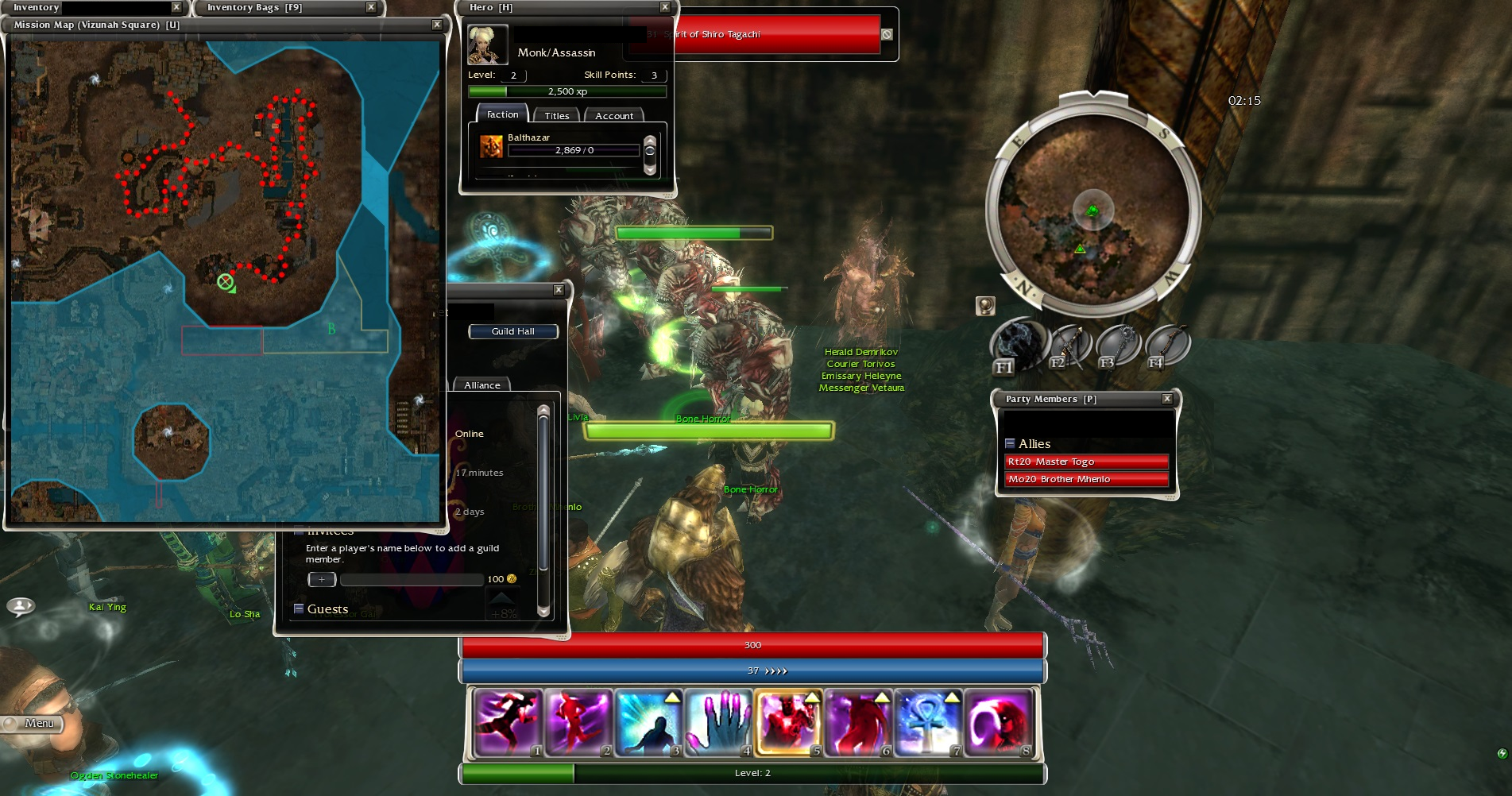Image resolution: width=1512 pixels, height=796 pixels.
Task: Select the Faction tab
Action: [x=502, y=115]
